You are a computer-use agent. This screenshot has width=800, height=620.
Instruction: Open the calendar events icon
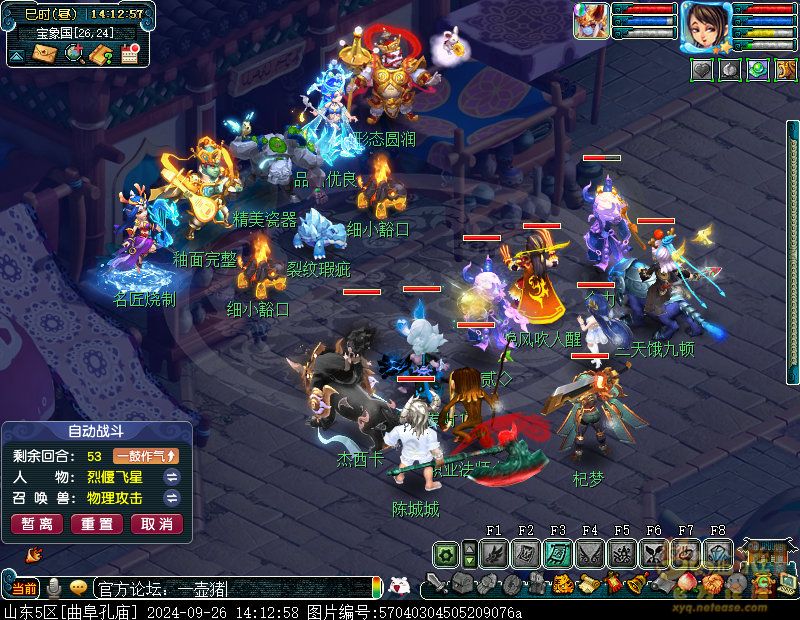[129, 55]
